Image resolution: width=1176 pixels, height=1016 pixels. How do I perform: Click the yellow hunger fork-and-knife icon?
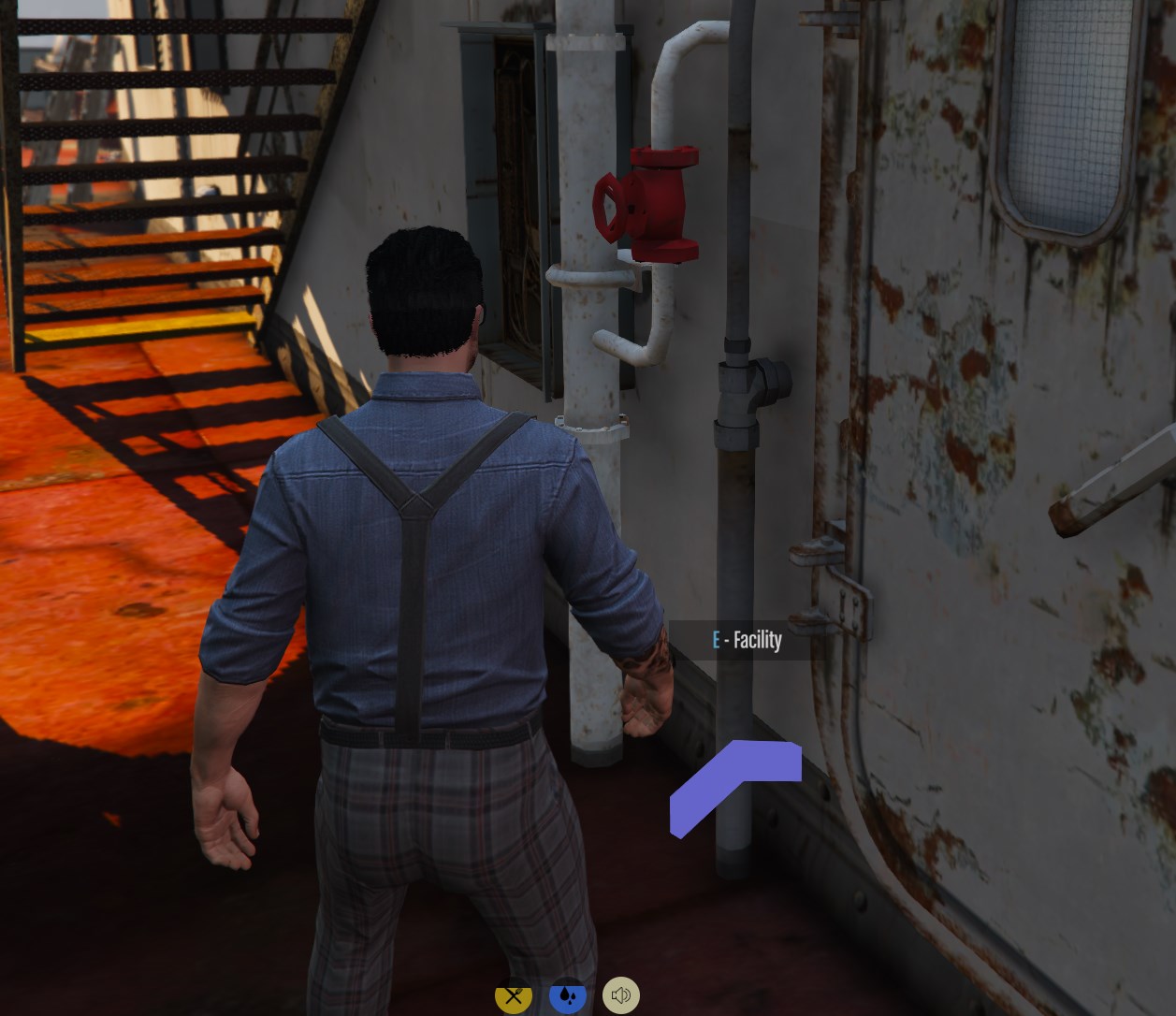(x=514, y=995)
